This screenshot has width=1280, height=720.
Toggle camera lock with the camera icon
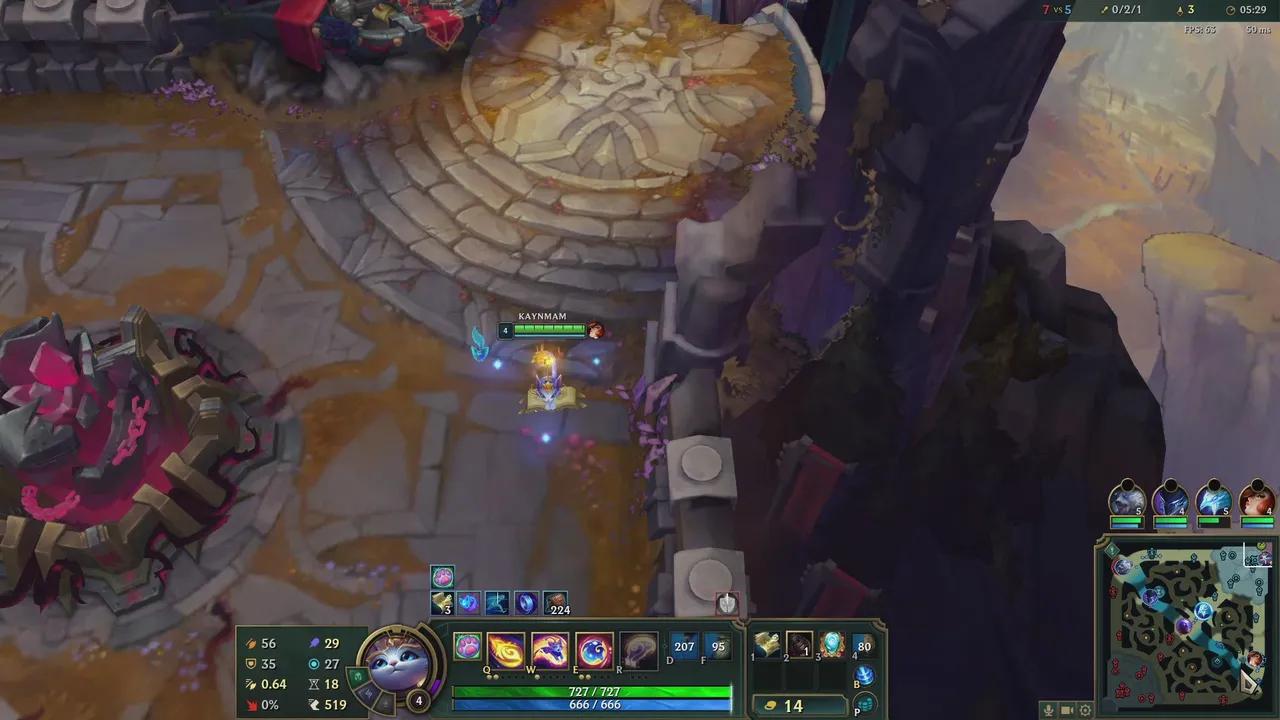1066,709
